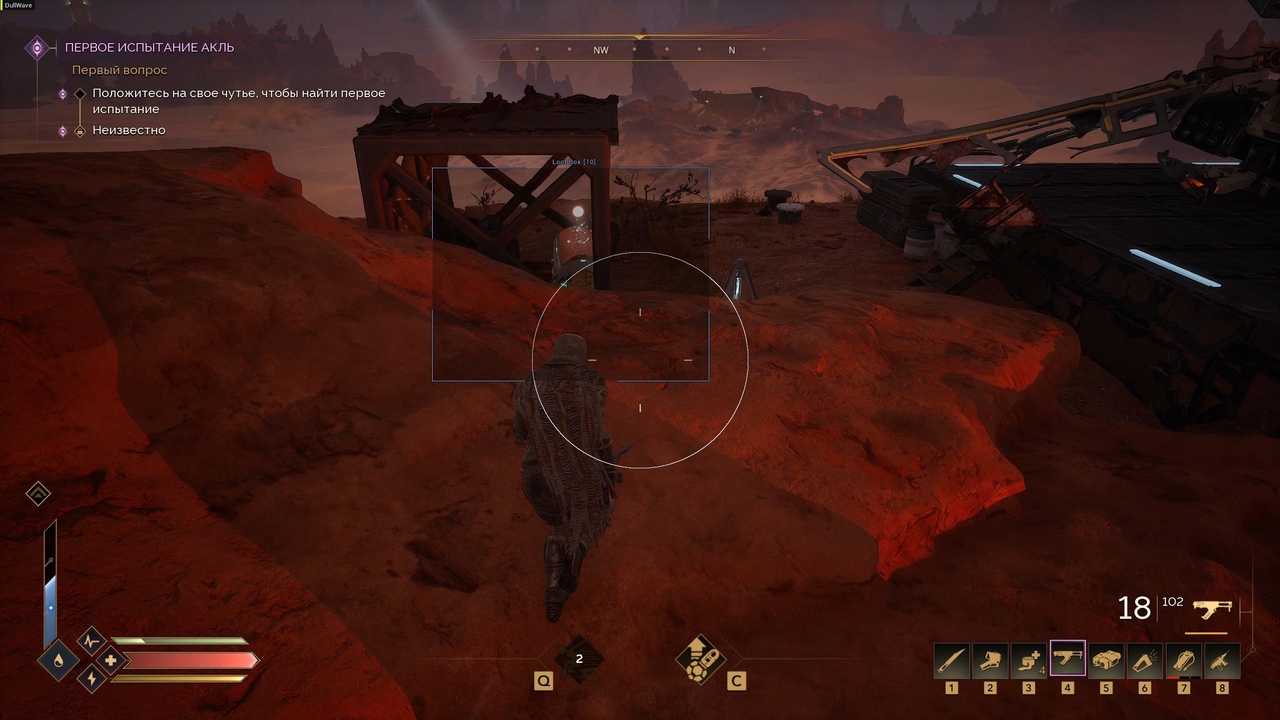Pick the water pouch in slot 7
This screenshot has width=1280, height=720.
coord(1184,661)
